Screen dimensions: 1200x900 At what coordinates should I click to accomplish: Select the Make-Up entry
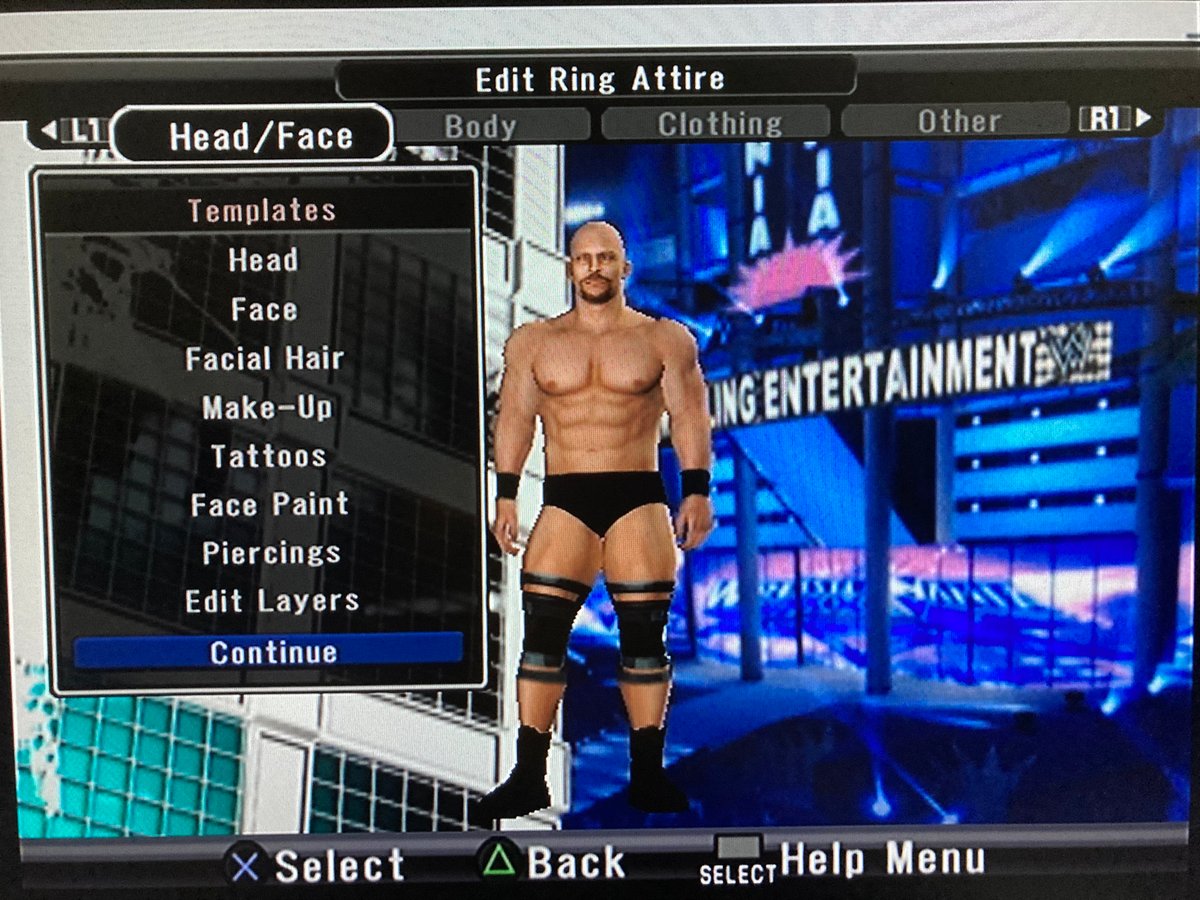coord(267,408)
